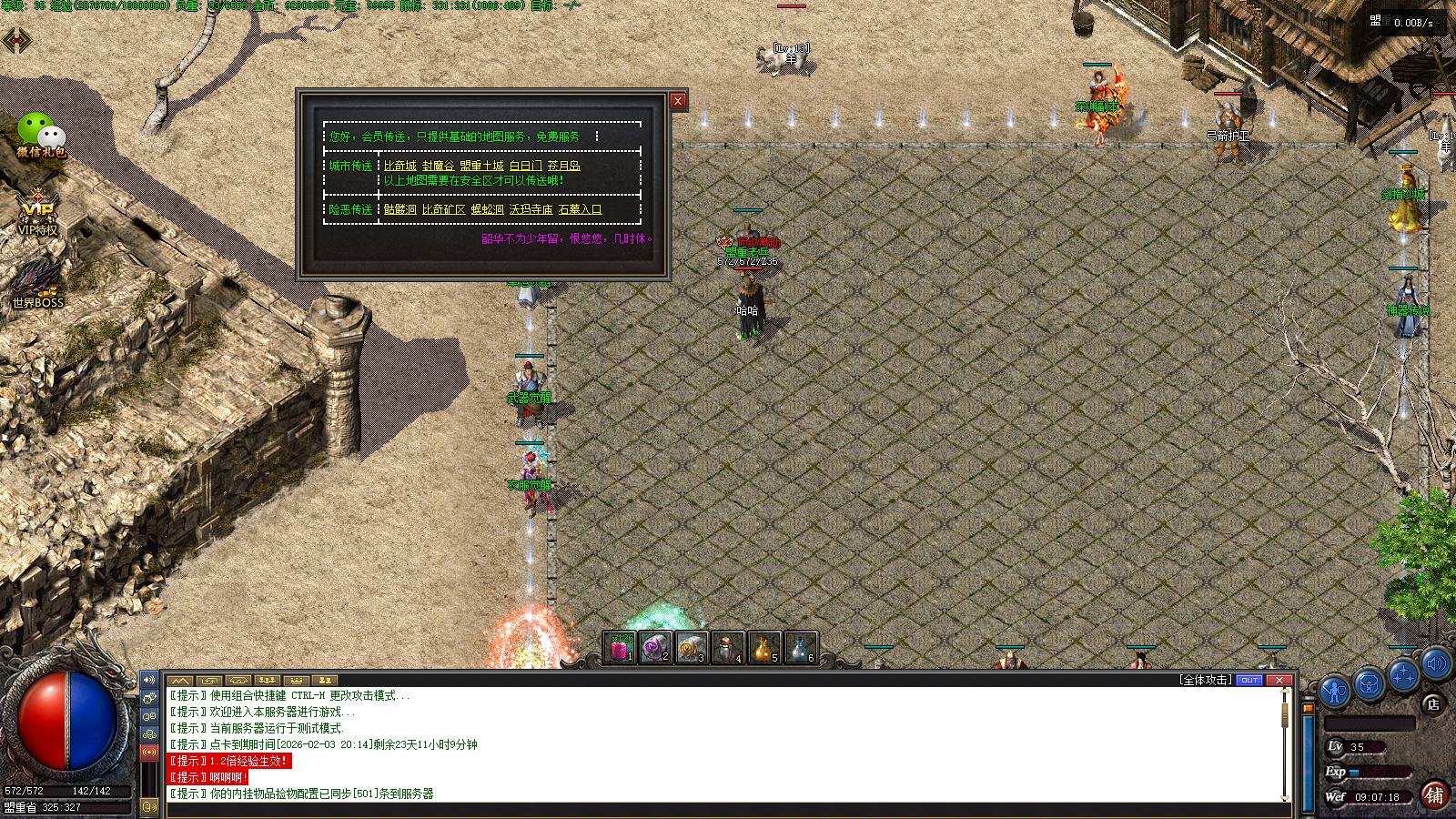The image size is (1456, 819).
Task: Open the character equipment panel icon
Action: pyautogui.click(x=1334, y=692)
